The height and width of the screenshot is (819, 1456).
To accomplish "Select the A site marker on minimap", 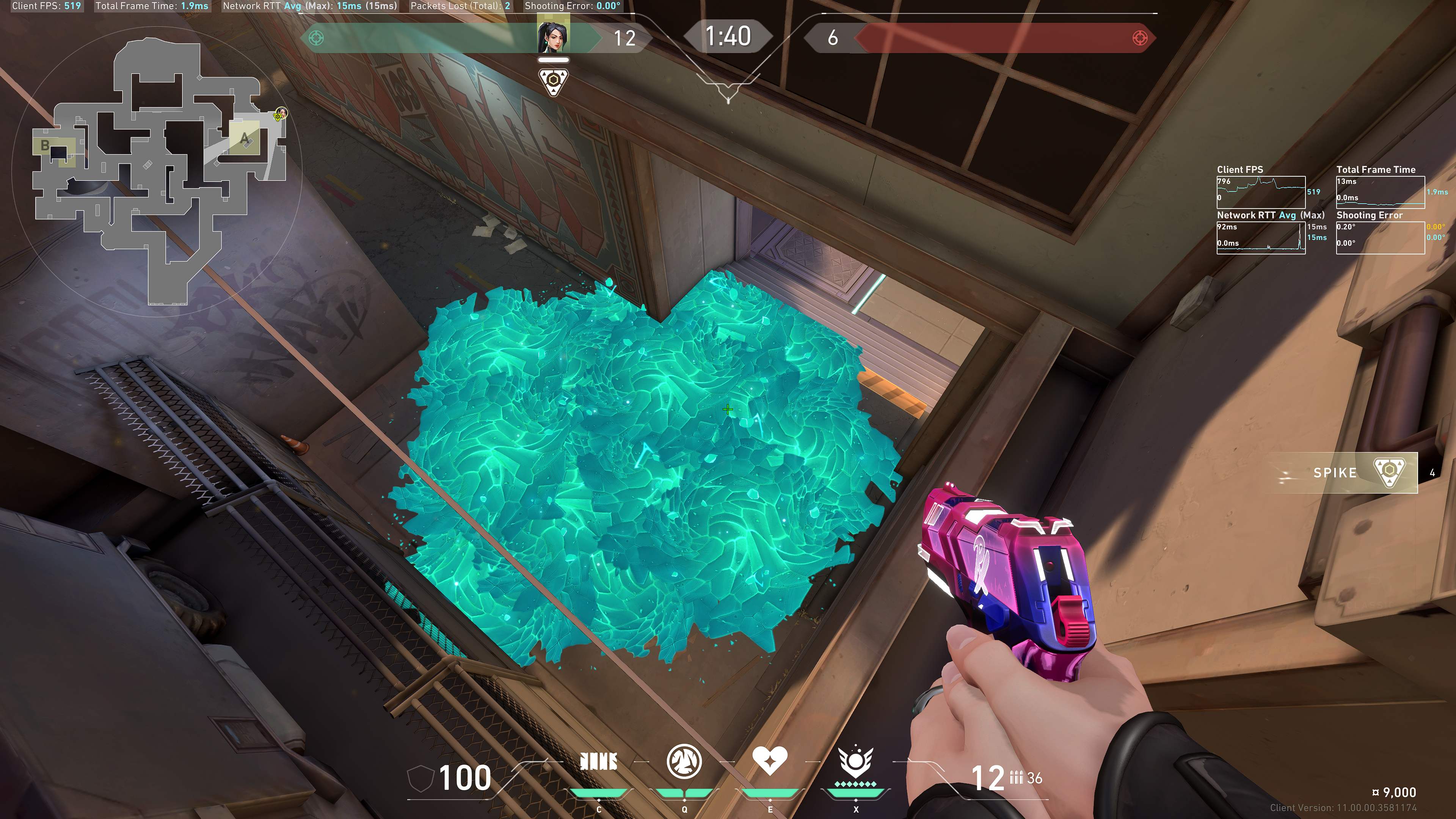I will (244, 138).
